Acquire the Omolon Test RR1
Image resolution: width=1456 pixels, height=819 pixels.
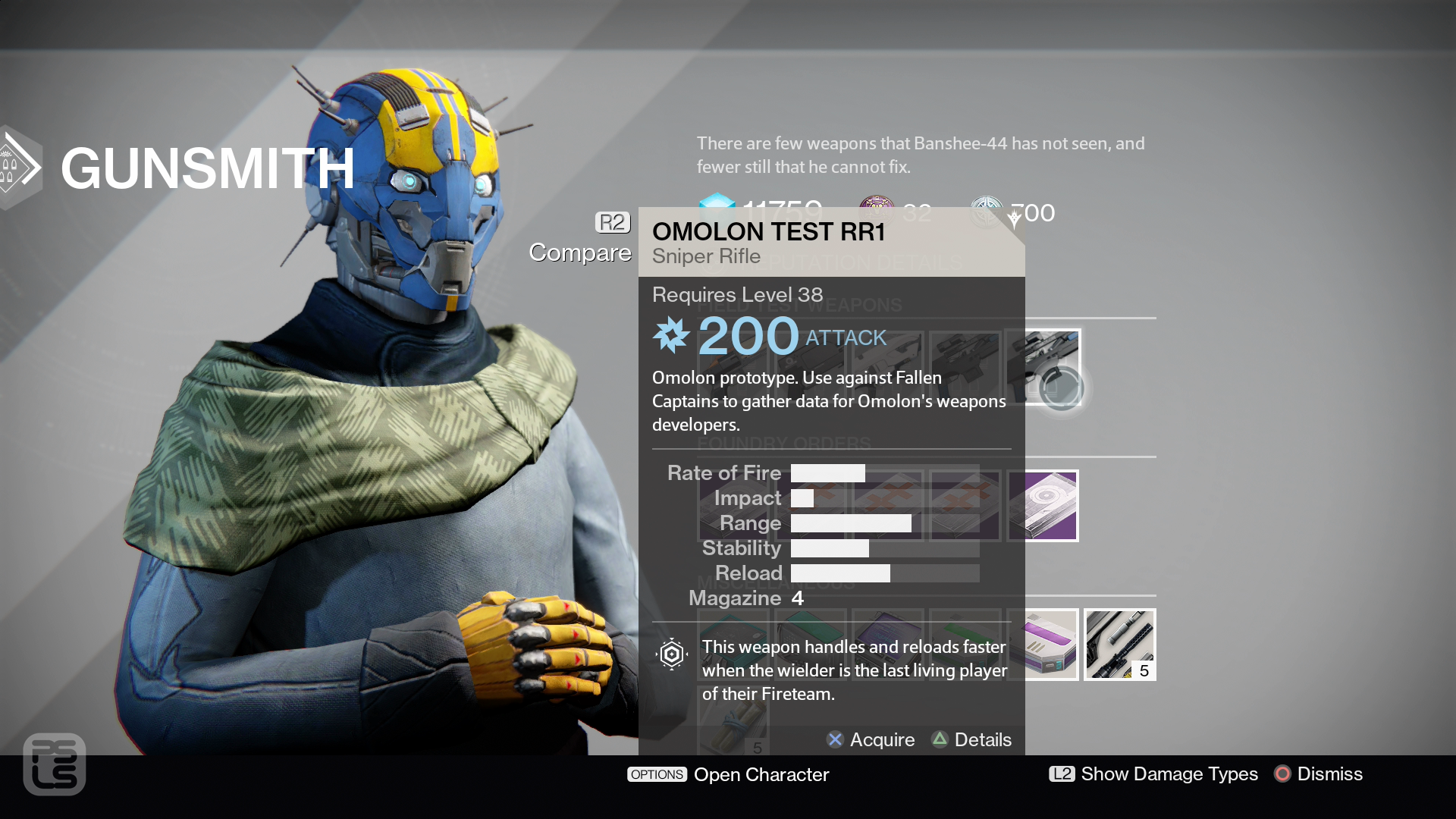[x=871, y=739]
